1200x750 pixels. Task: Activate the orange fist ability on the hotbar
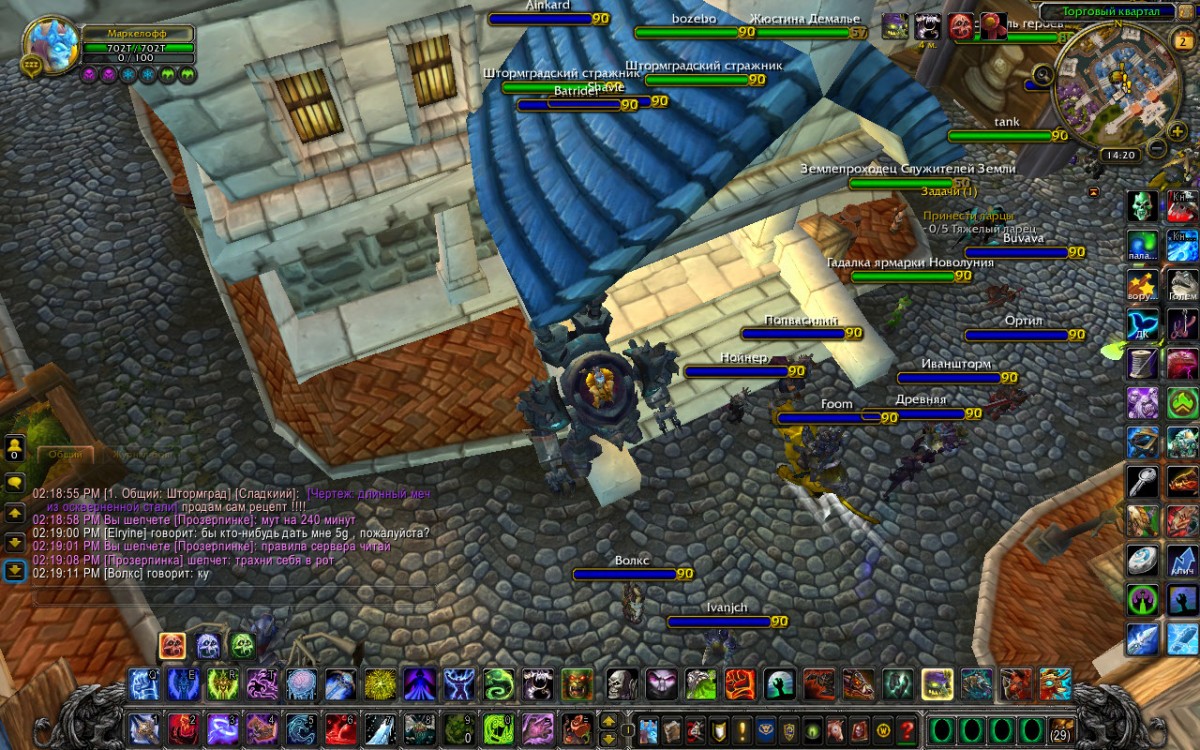point(739,685)
